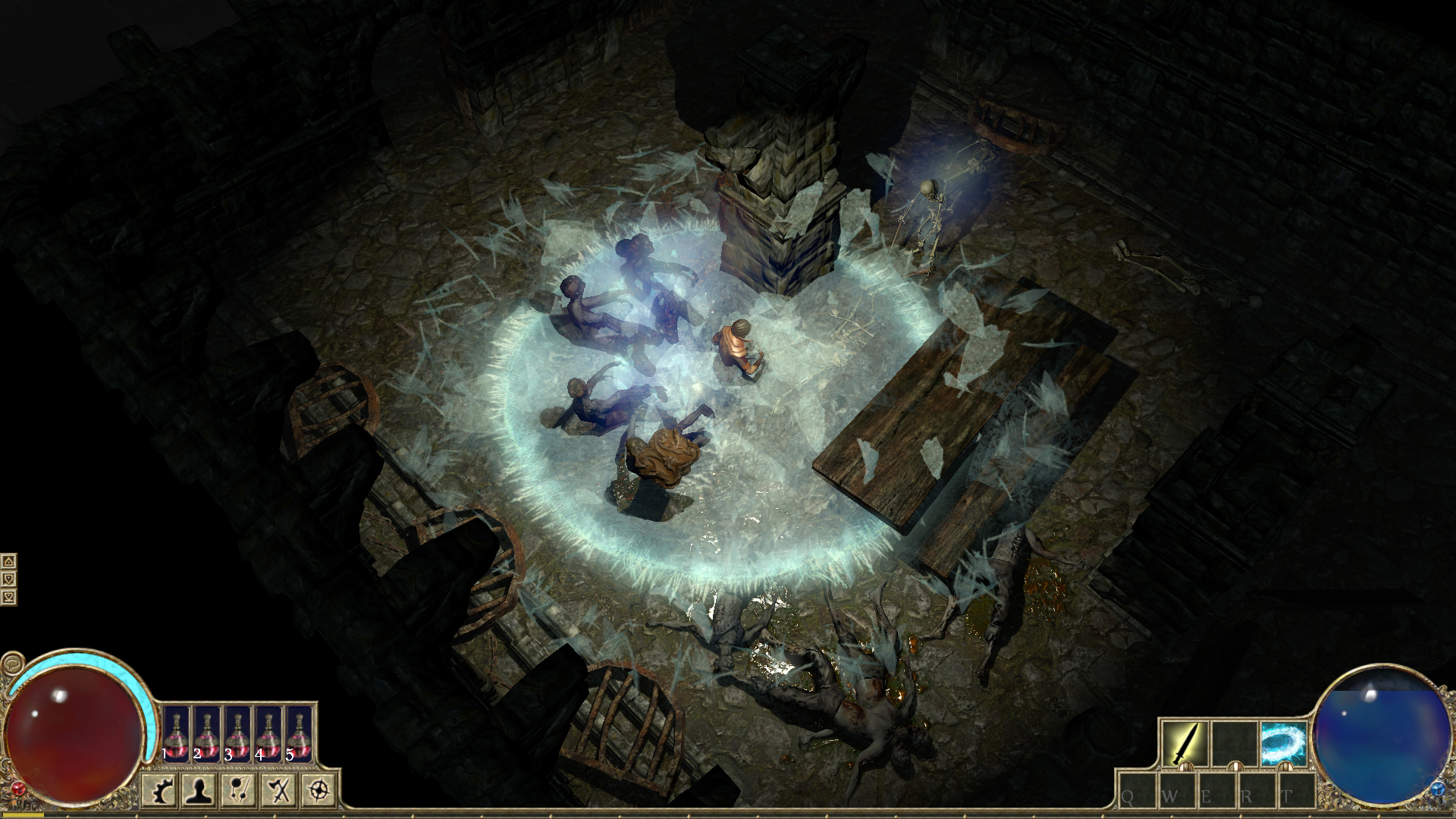Toggle the bottom arrow button on left edge
Viewport: 1456px width, 819px height.
pyautogui.click(x=8, y=597)
